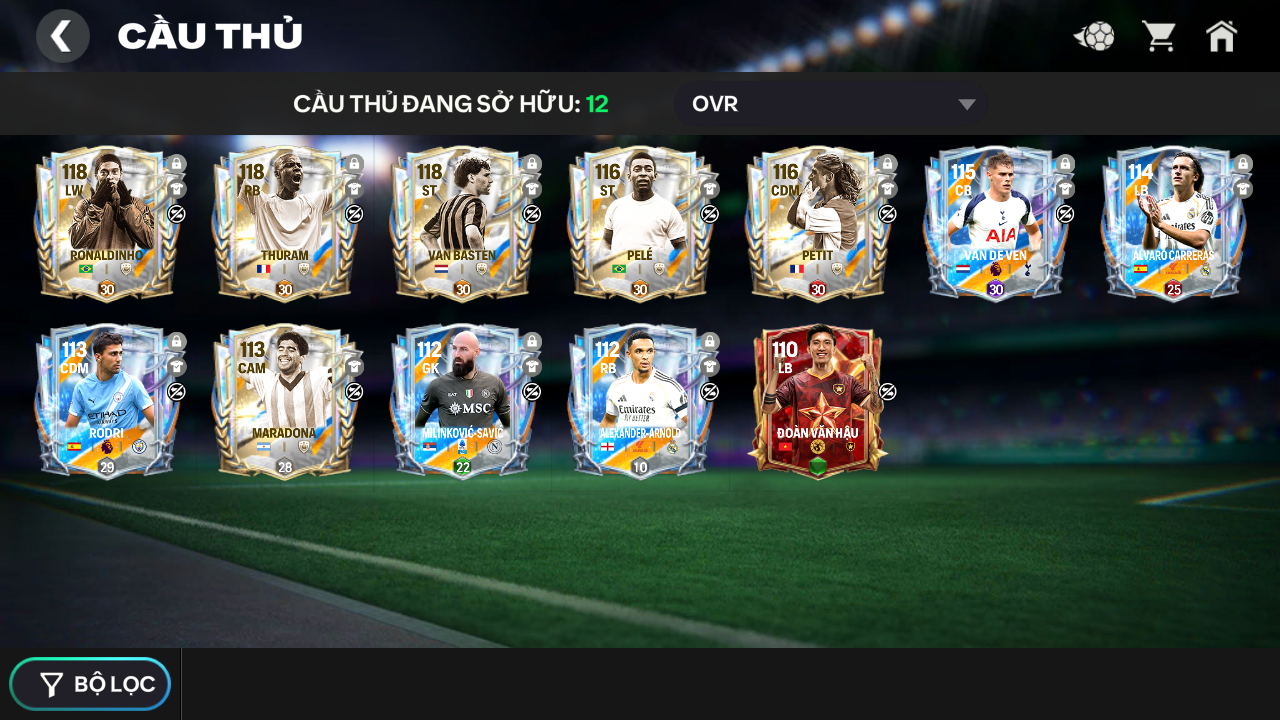
Task: Open the shopping cart store
Action: (x=1159, y=37)
